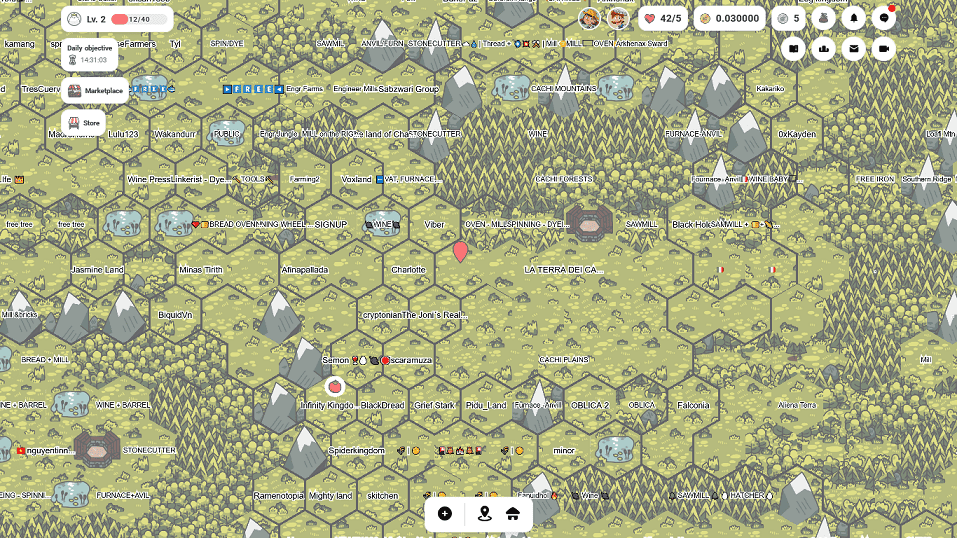
Task: Open the chat bubble with red dot
Action: click(x=884, y=18)
